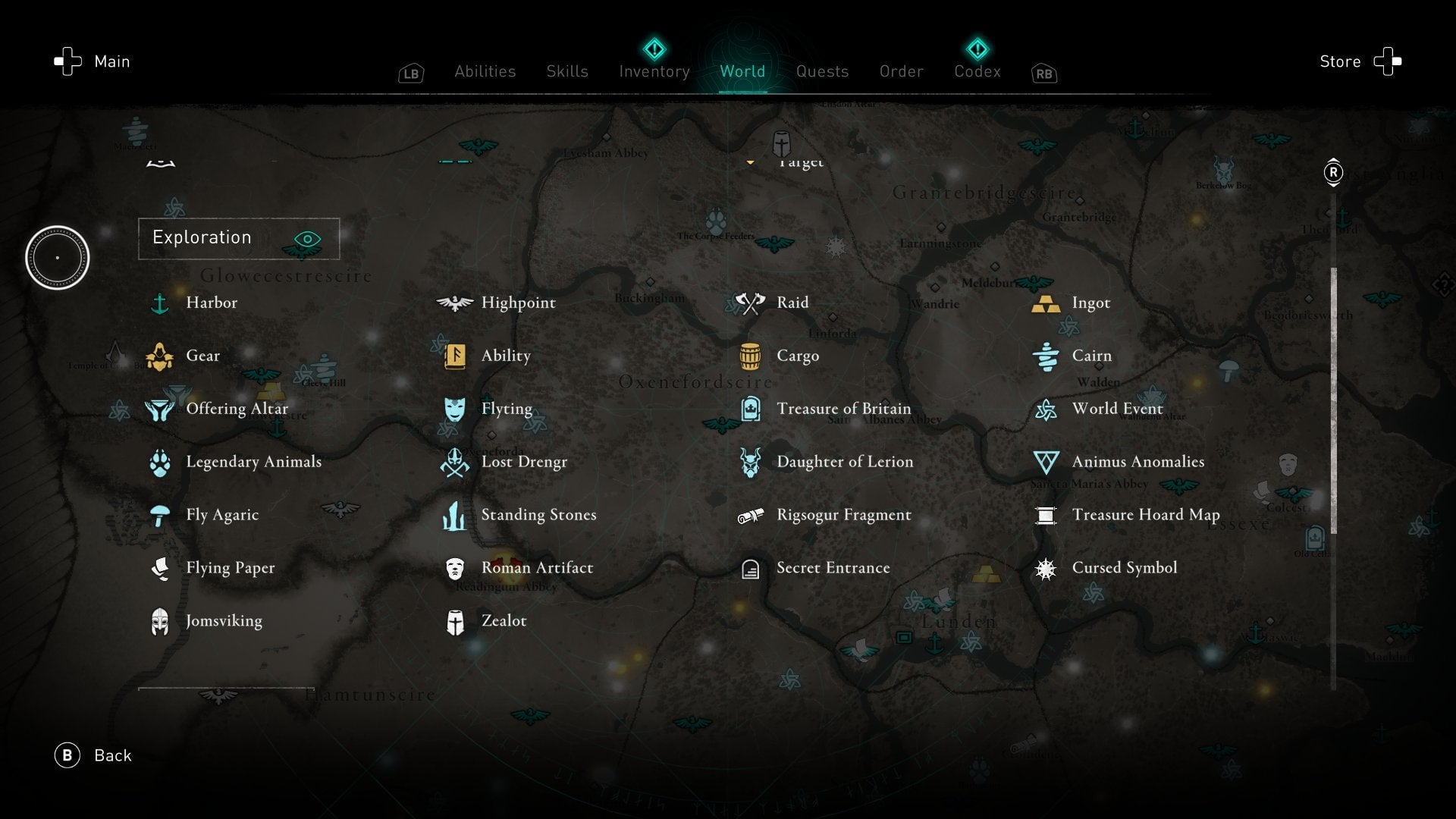Click the Treasure Hoard Map scroll icon
1456x819 pixels.
[1047, 514]
